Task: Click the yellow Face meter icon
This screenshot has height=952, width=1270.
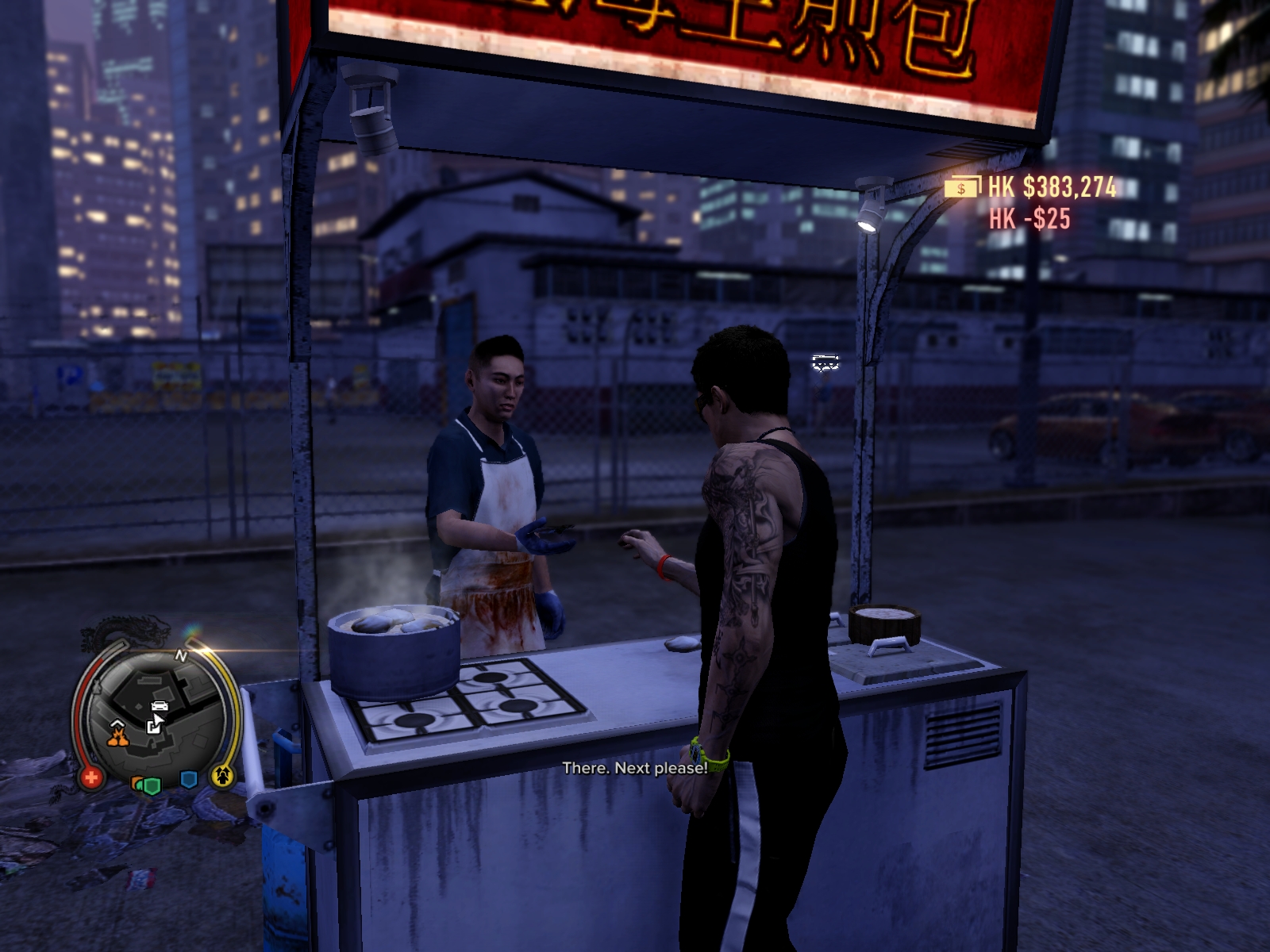Action: (x=223, y=775)
